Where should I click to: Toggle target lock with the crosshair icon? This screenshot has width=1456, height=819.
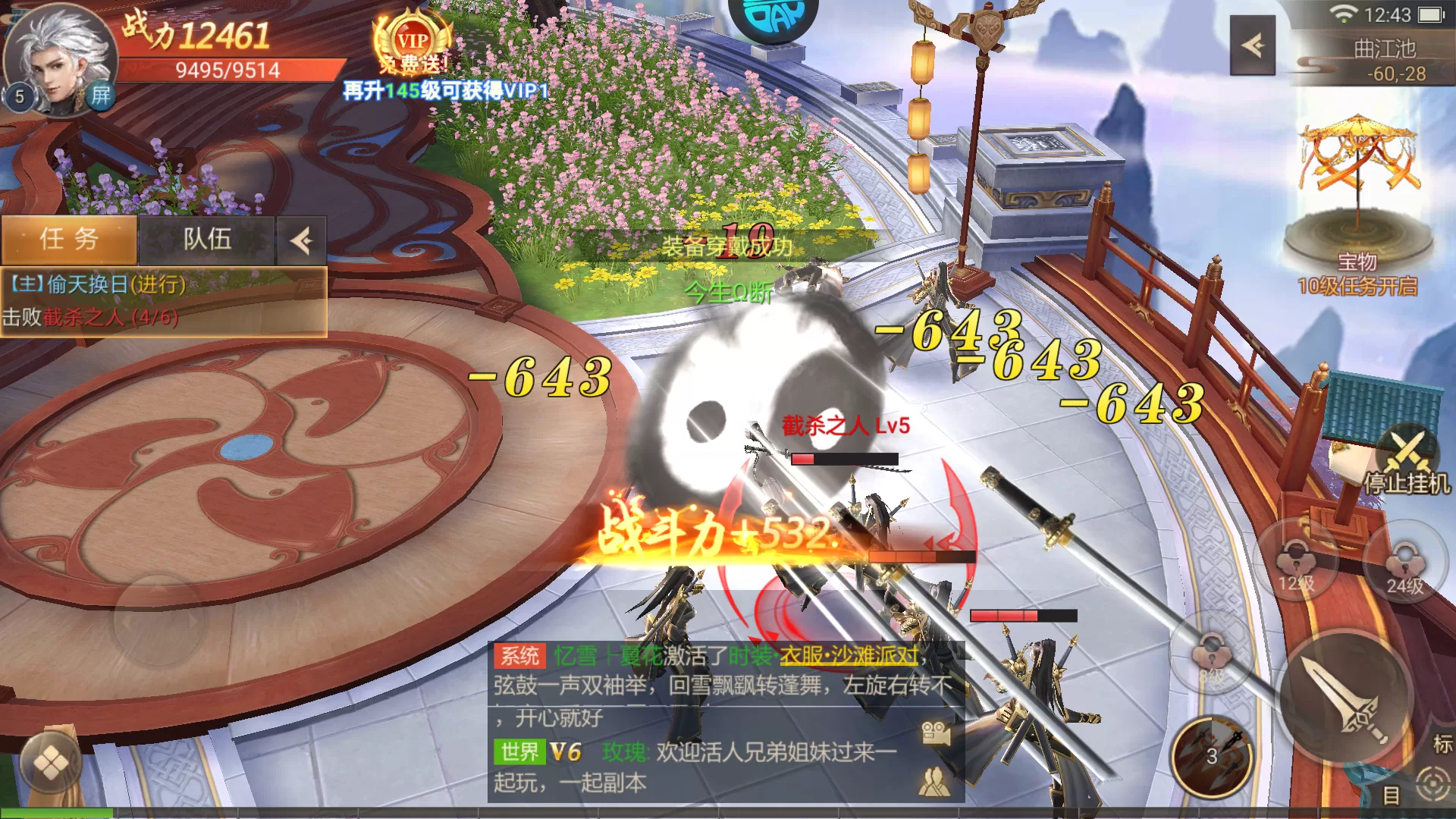(x=1432, y=783)
